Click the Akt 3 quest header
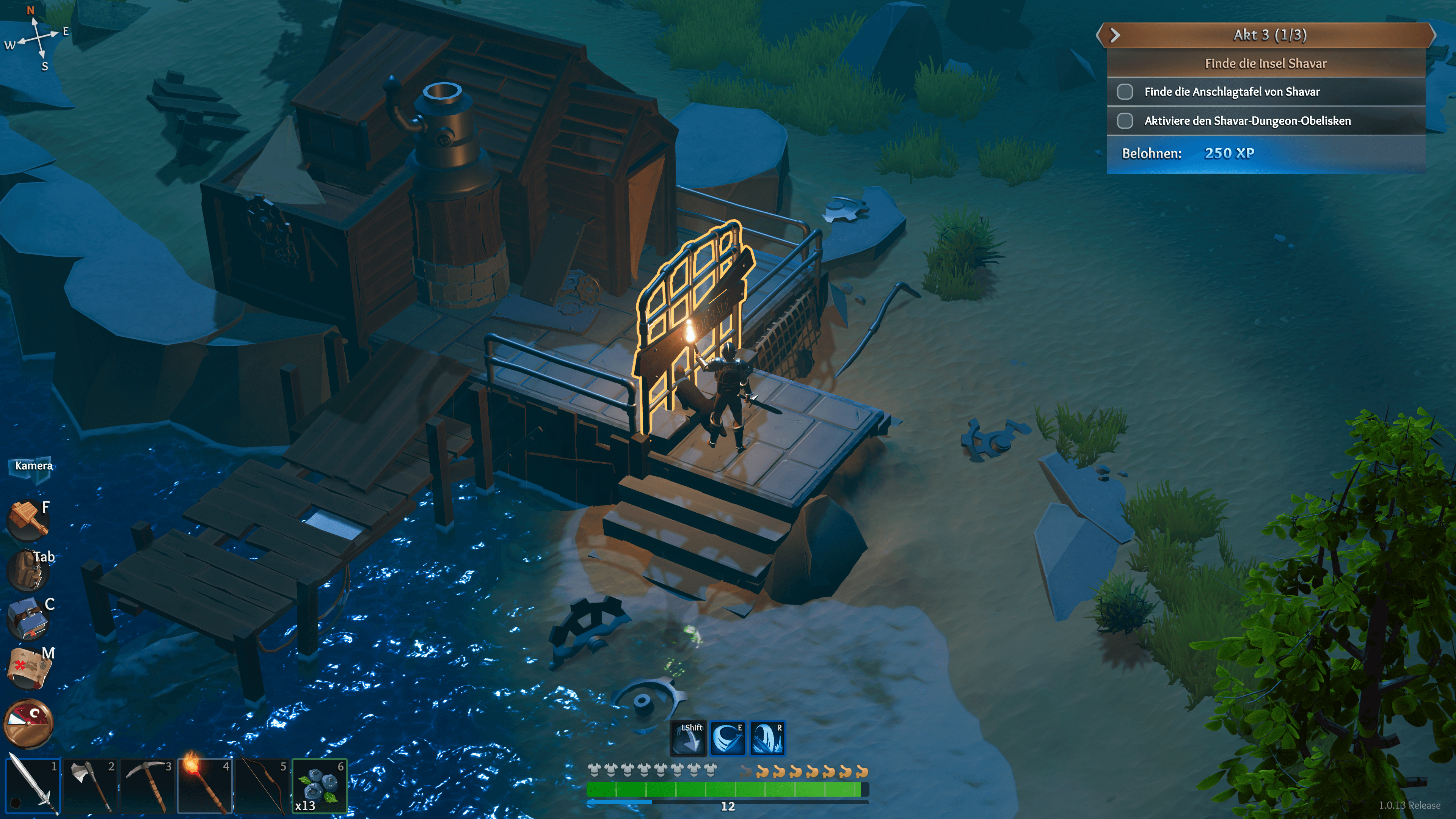This screenshot has width=1456, height=819. tap(1269, 35)
